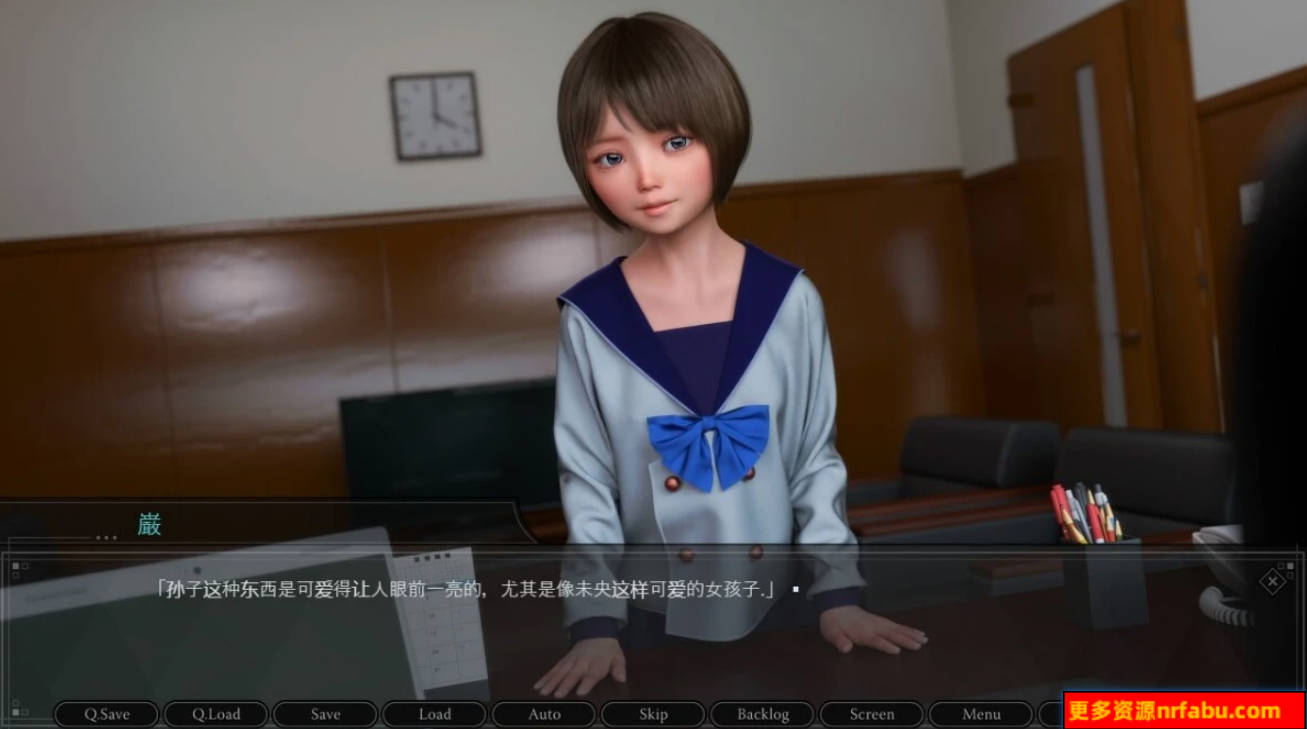
Task: Quick save using the Q.Save button
Action: point(106,714)
